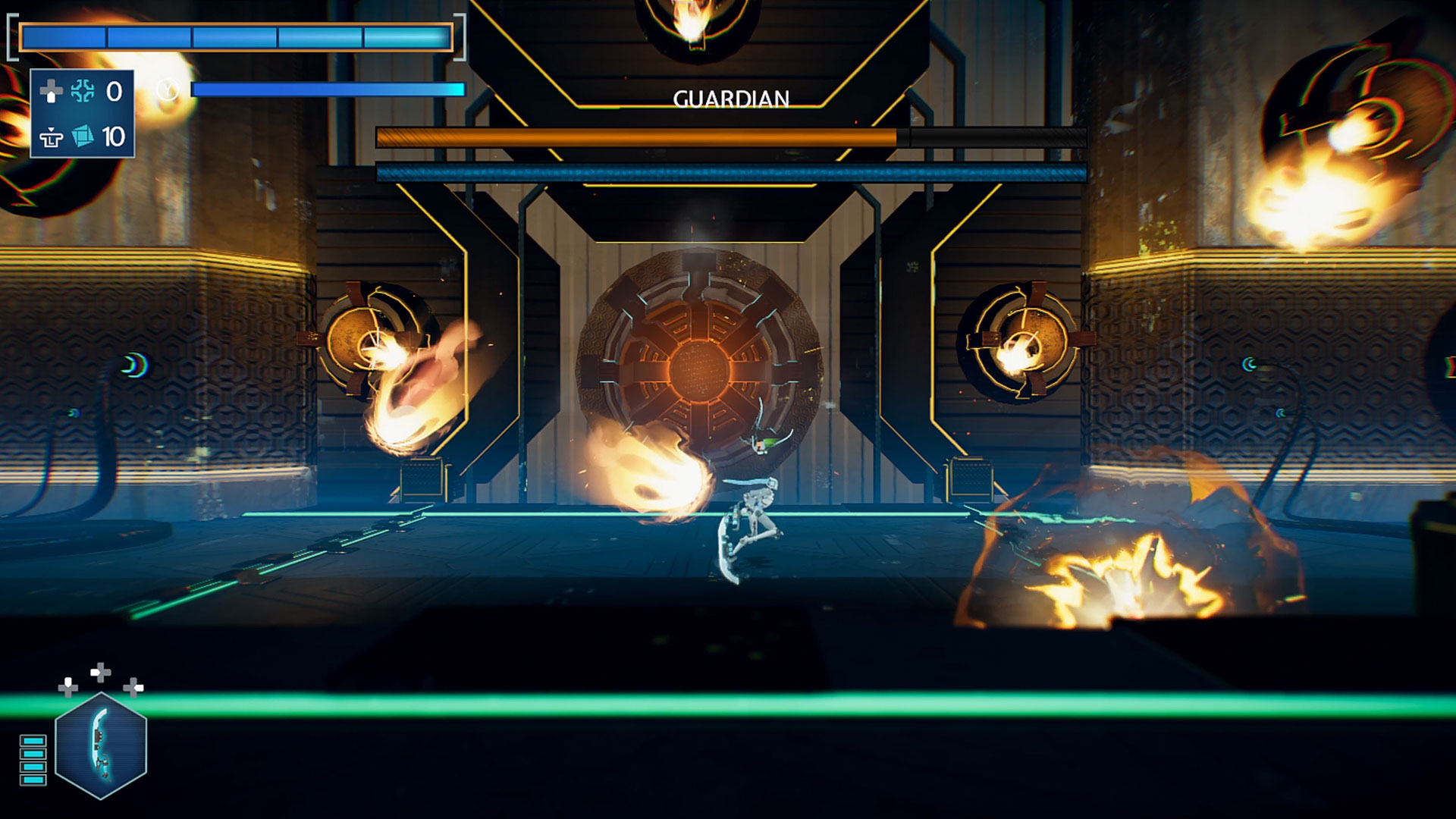Click the rightmost white d-pad cross icon

[133, 689]
